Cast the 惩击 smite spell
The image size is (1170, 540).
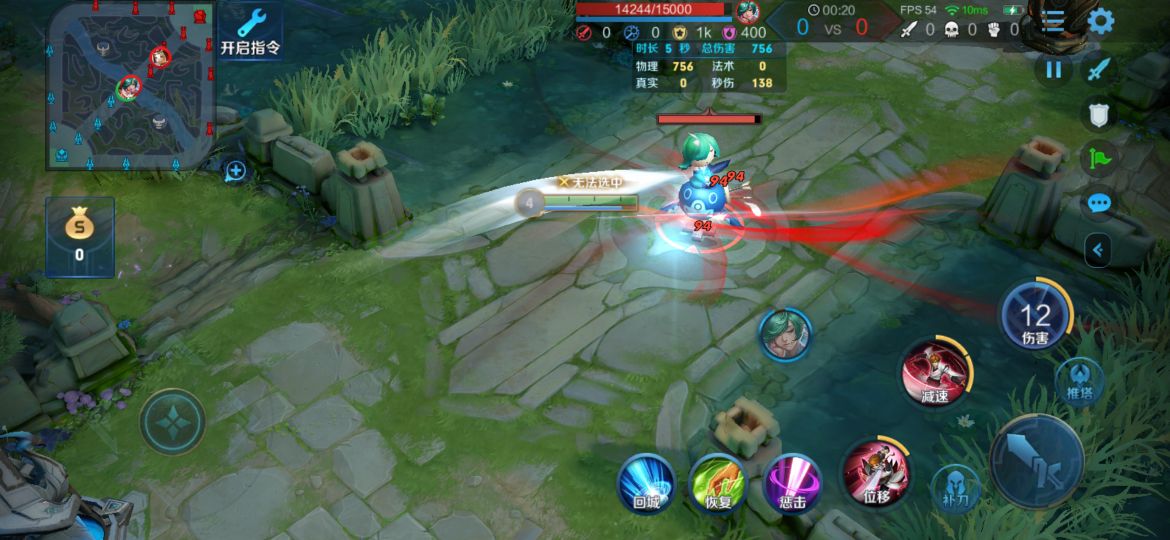pos(792,482)
